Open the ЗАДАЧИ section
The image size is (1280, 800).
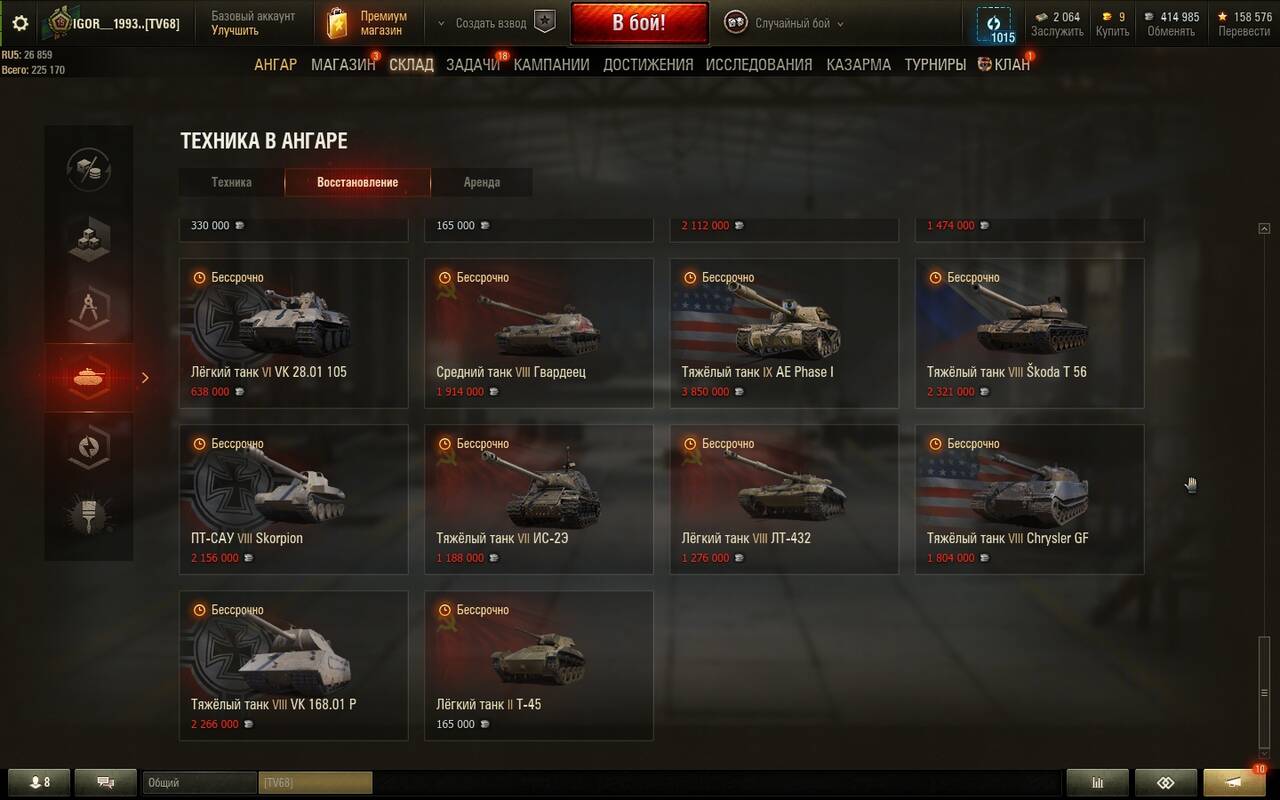point(472,65)
